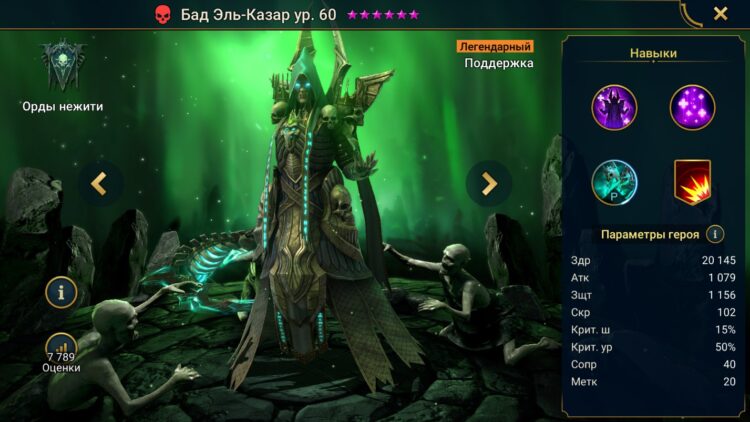Open info next to Параметры героя
The image size is (750, 422).
tap(715, 235)
